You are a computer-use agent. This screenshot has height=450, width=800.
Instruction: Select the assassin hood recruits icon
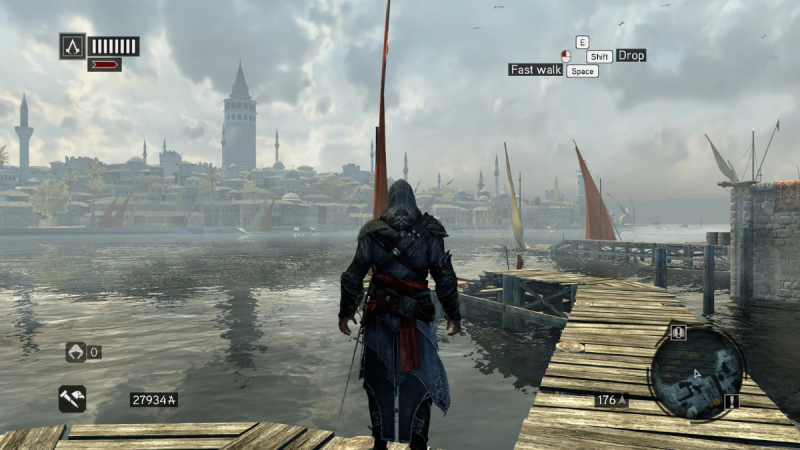click(x=75, y=352)
